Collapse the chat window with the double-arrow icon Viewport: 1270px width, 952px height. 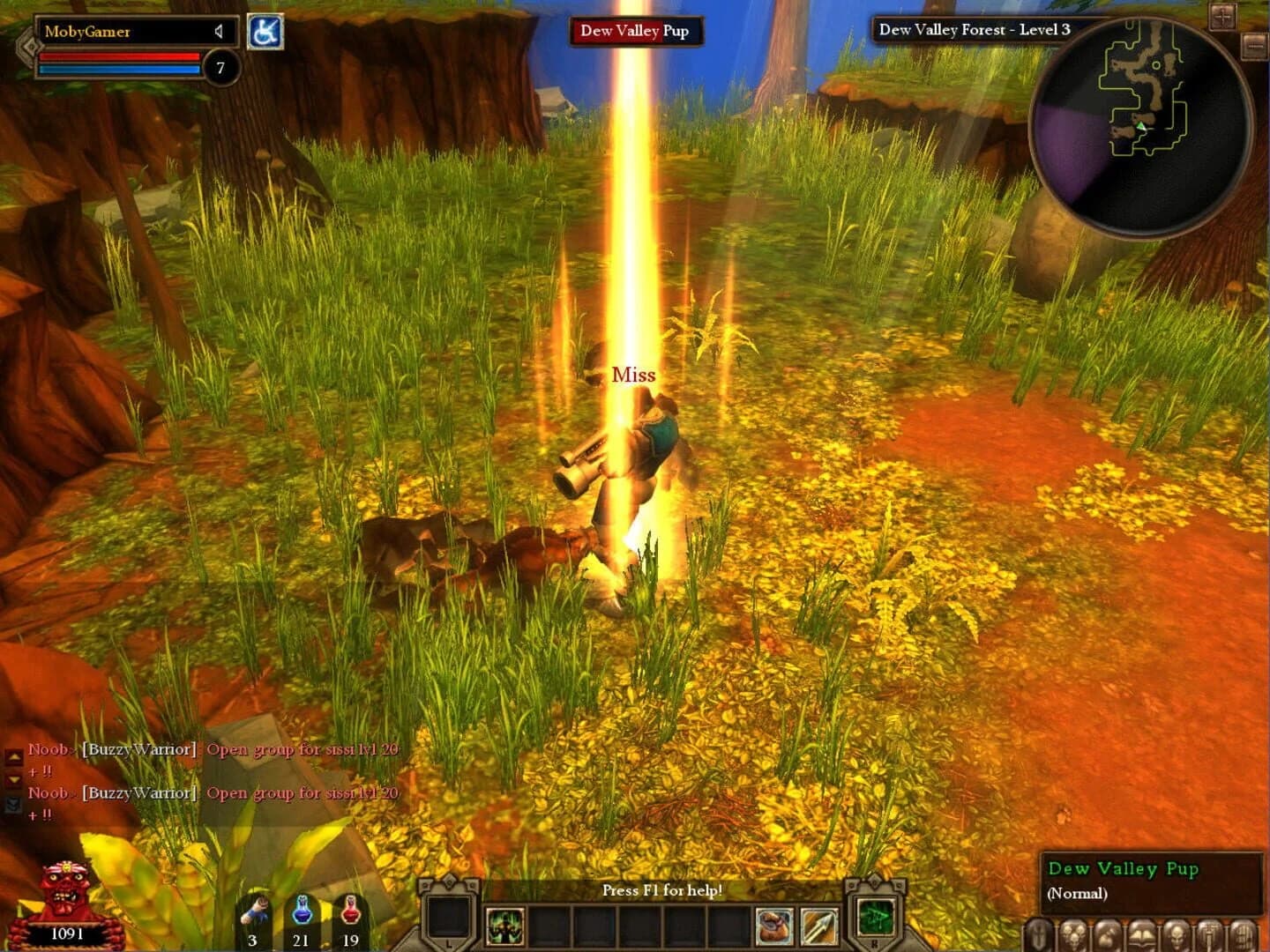(x=12, y=802)
